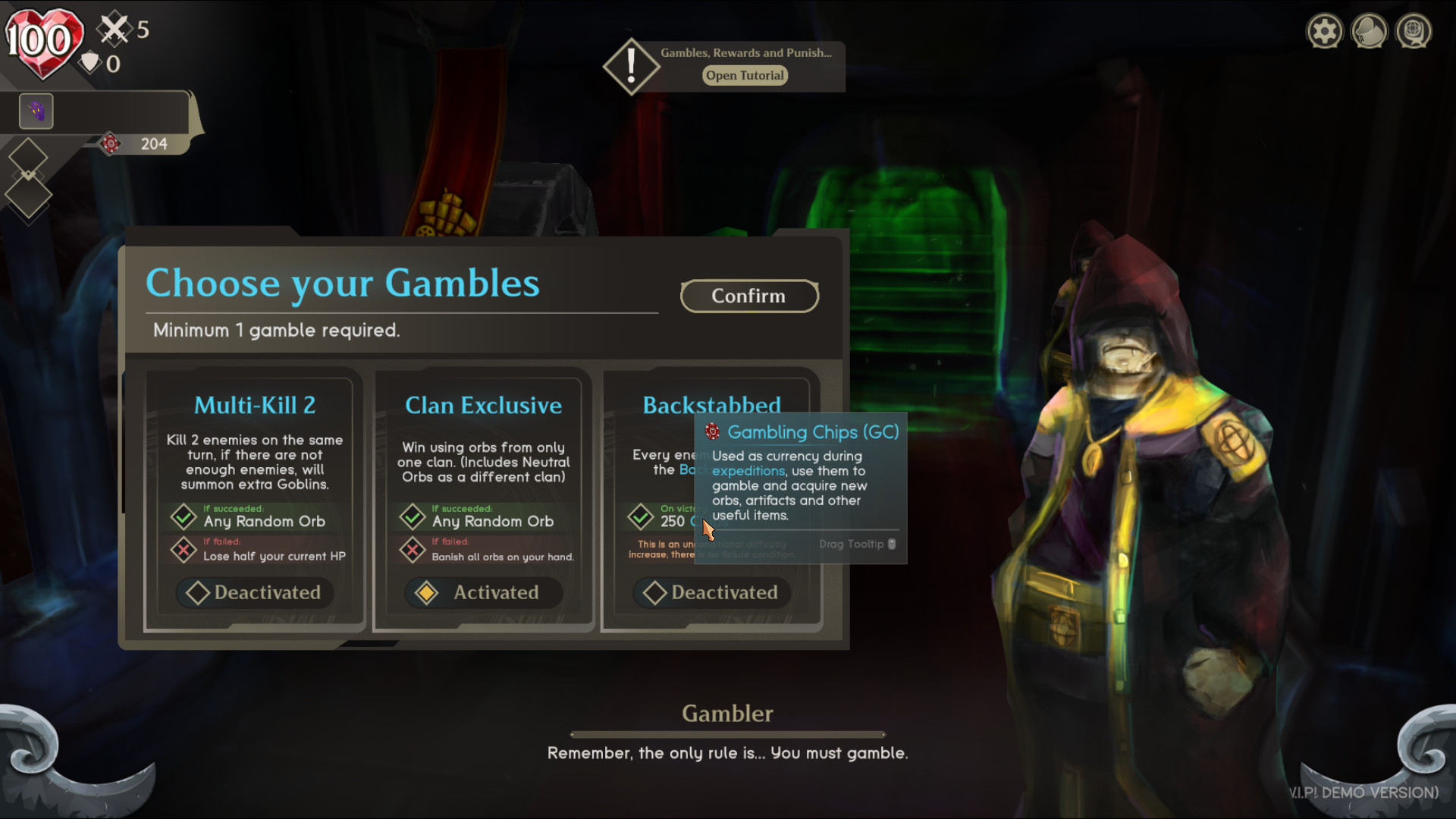The height and width of the screenshot is (819, 1456).
Task: Click the expeditions link in the tooltip
Action: [748, 471]
